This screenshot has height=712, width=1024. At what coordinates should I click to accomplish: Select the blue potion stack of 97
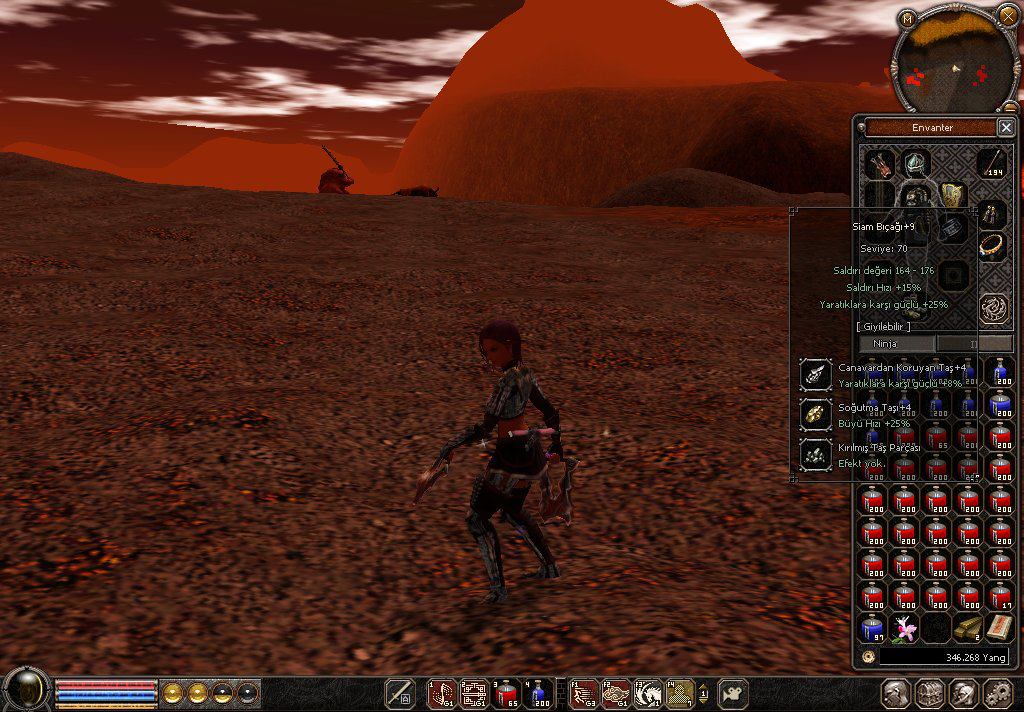(x=872, y=628)
